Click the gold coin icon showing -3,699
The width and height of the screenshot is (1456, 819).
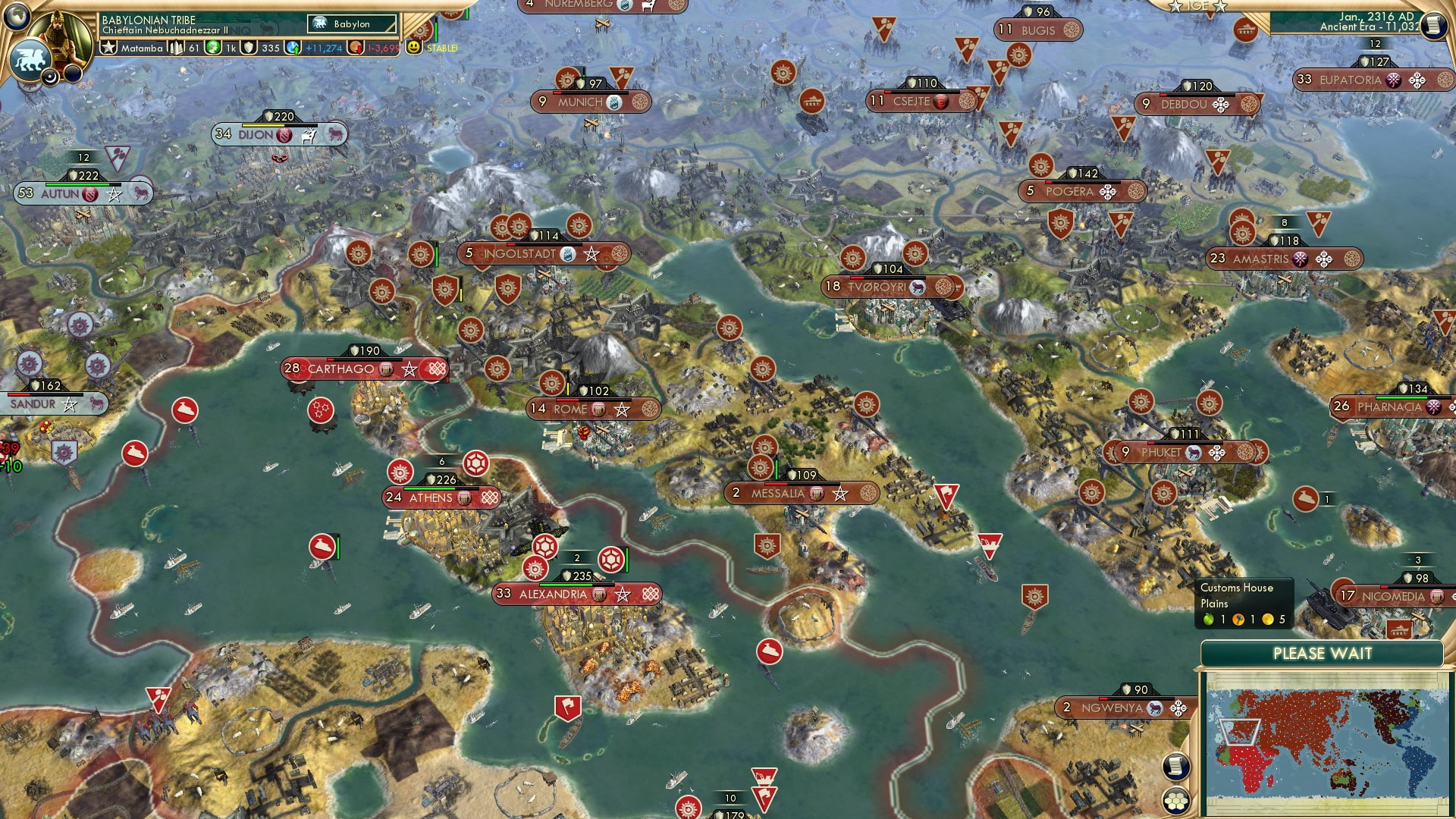click(354, 48)
